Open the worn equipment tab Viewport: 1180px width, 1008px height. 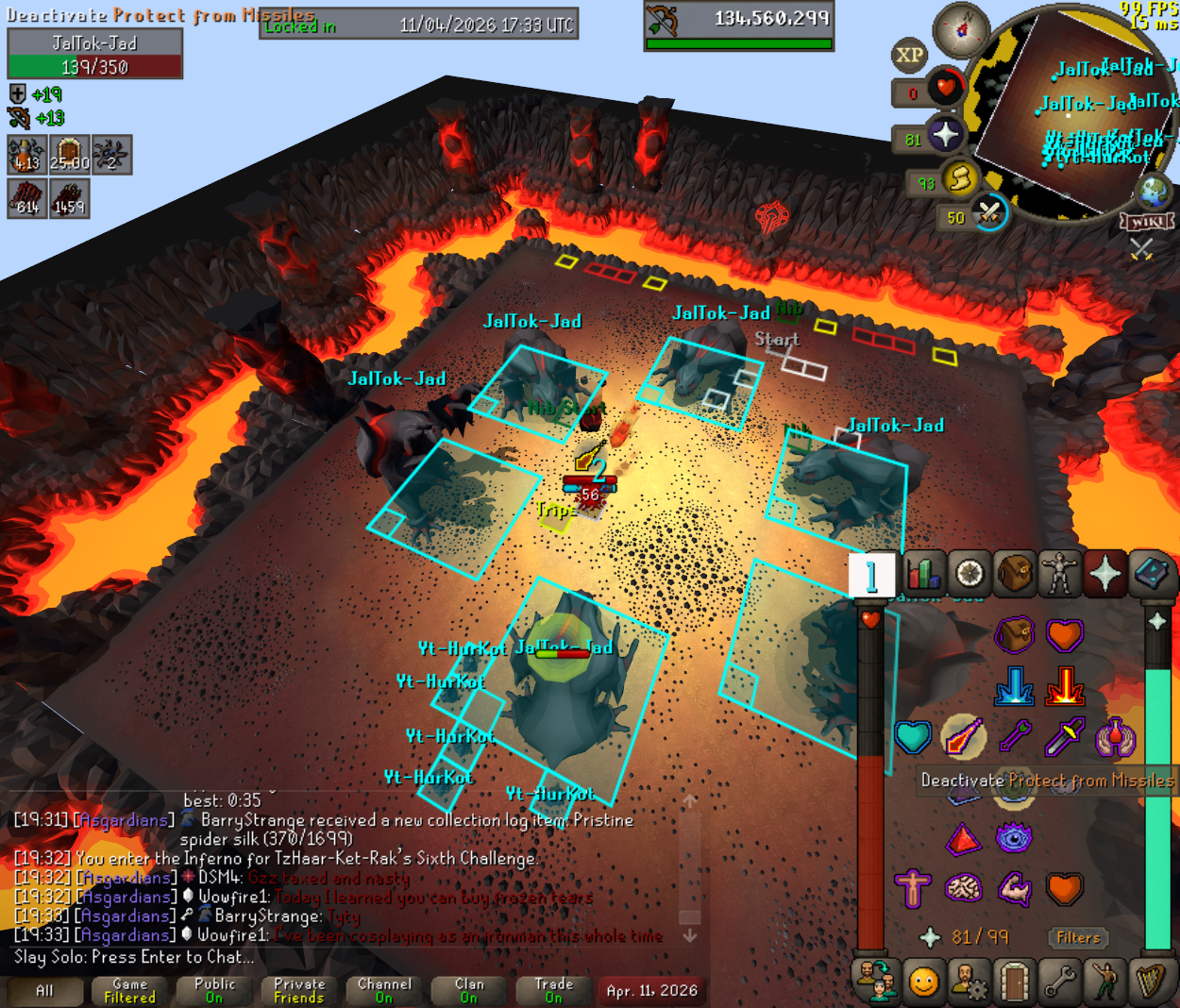1059,573
